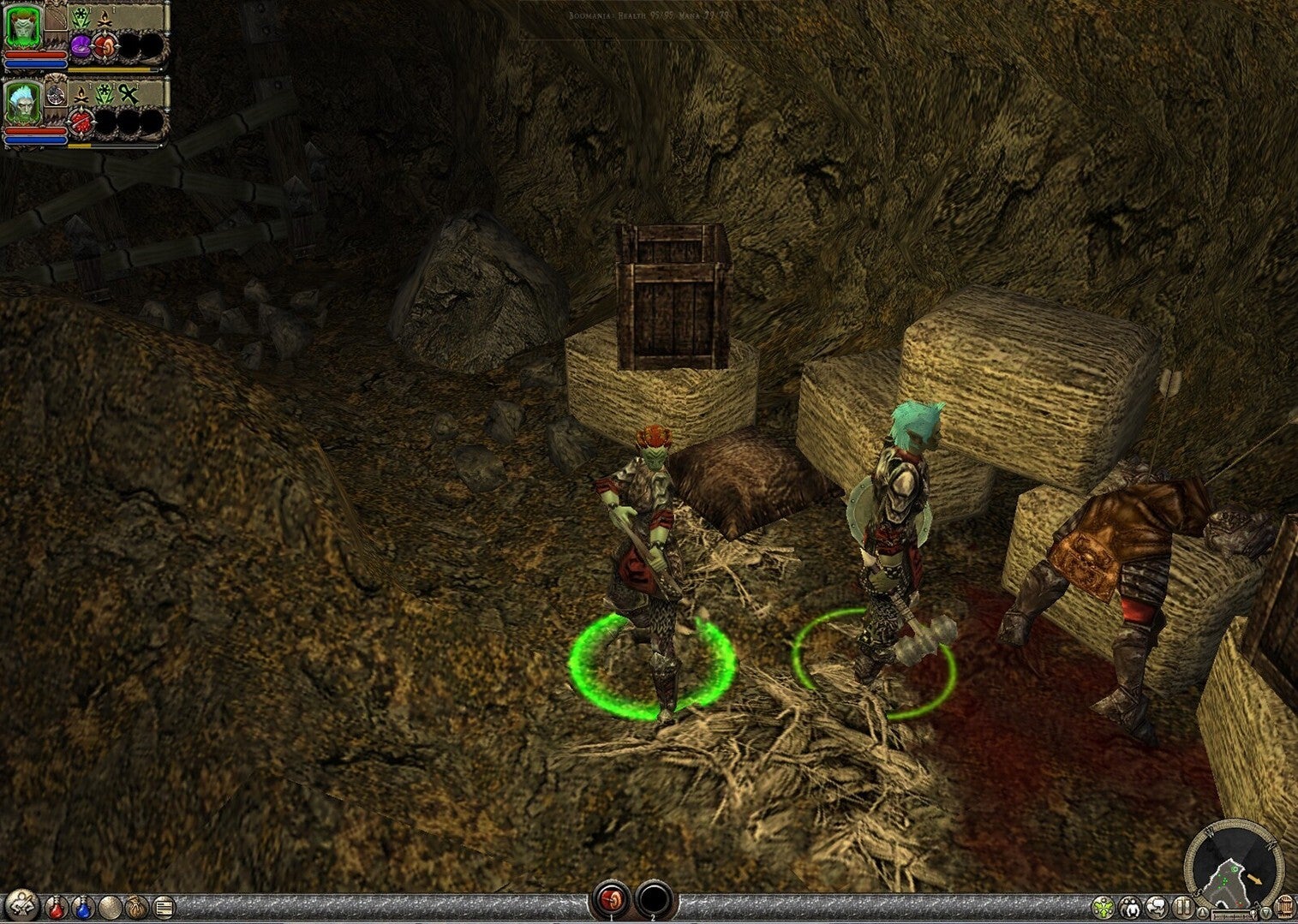Screen dimensions: 1298x924
Task: Click the loot bag button
Action: pos(137,906)
